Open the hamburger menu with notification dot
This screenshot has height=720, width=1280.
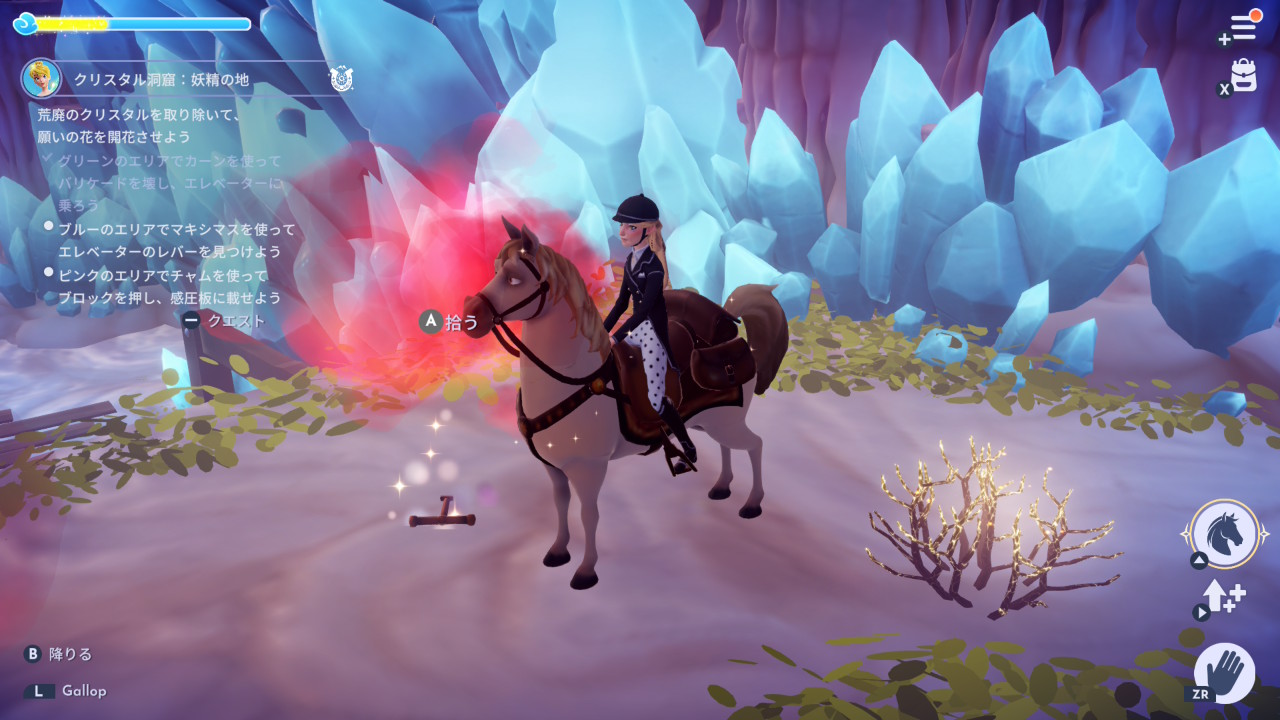click(x=1243, y=27)
